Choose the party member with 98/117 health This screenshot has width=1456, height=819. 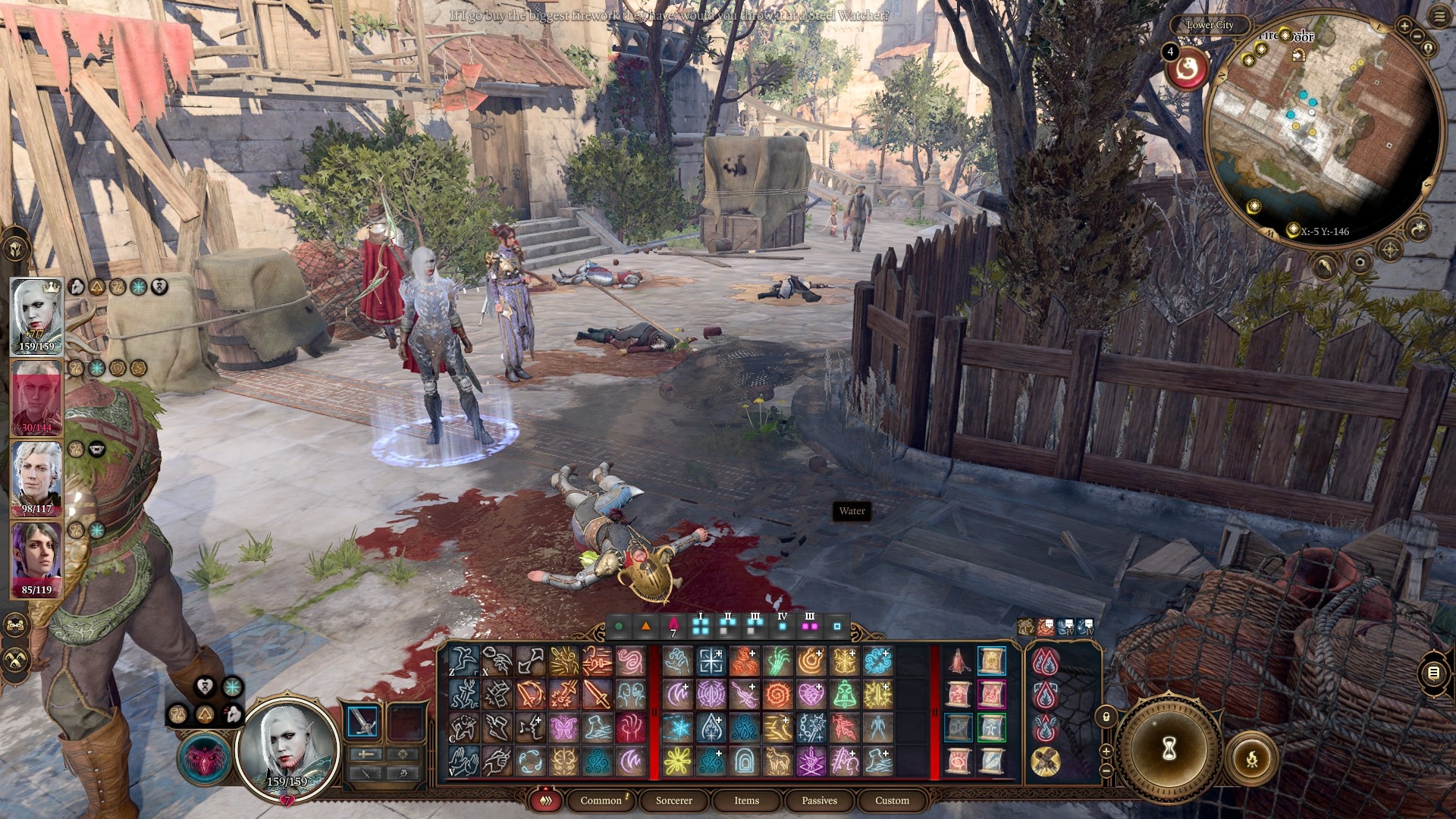tap(36, 478)
